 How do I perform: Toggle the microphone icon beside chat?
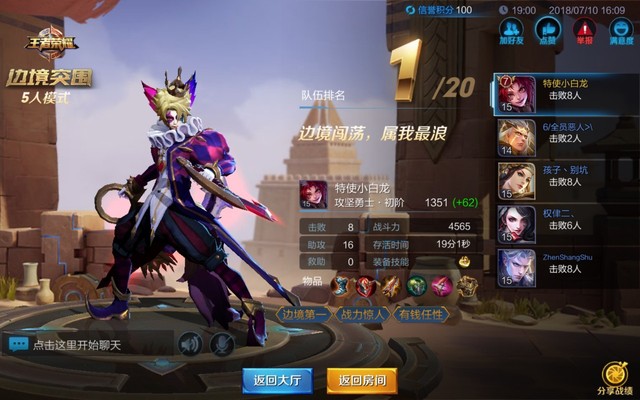(x=222, y=344)
